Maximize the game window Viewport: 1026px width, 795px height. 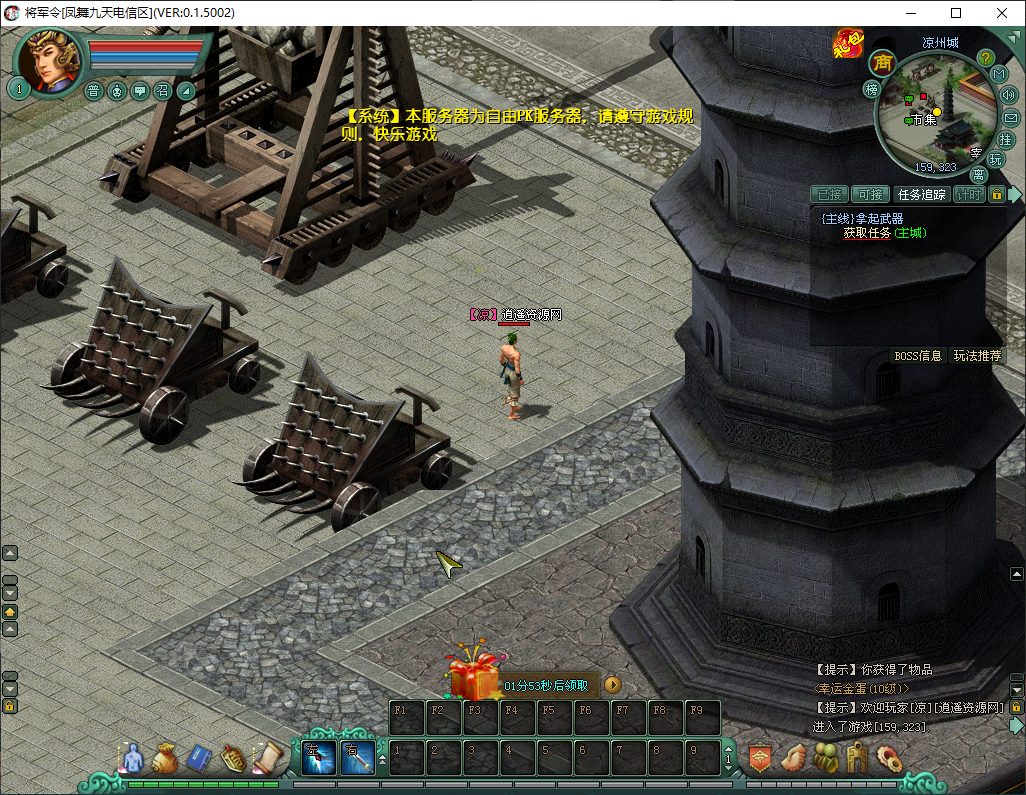956,13
